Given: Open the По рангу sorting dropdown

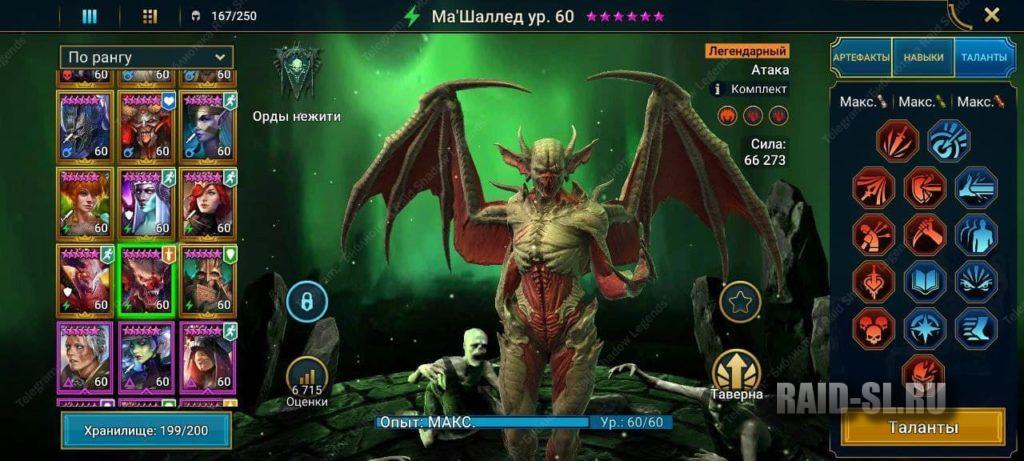Looking at the screenshot, I should tap(146, 57).
